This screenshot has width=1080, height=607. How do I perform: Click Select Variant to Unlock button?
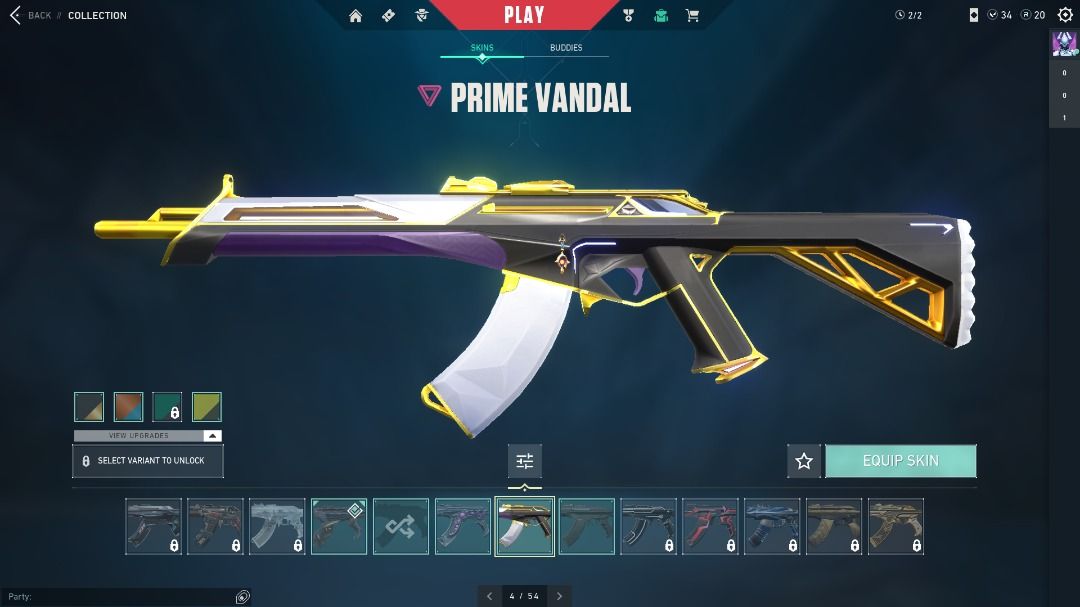[x=148, y=461]
